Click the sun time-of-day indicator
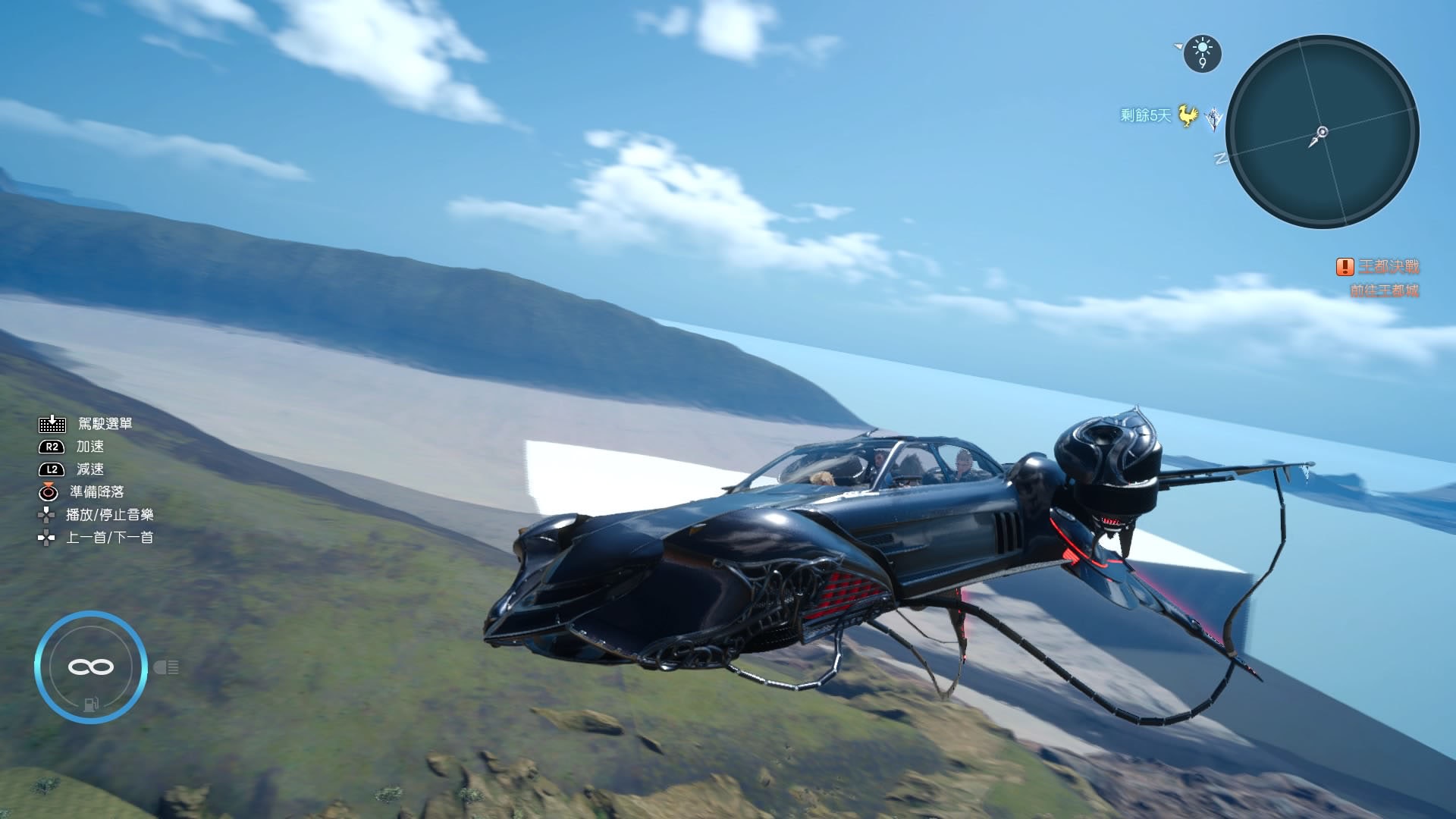This screenshot has height=819, width=1456. [x=1202, y=53]
